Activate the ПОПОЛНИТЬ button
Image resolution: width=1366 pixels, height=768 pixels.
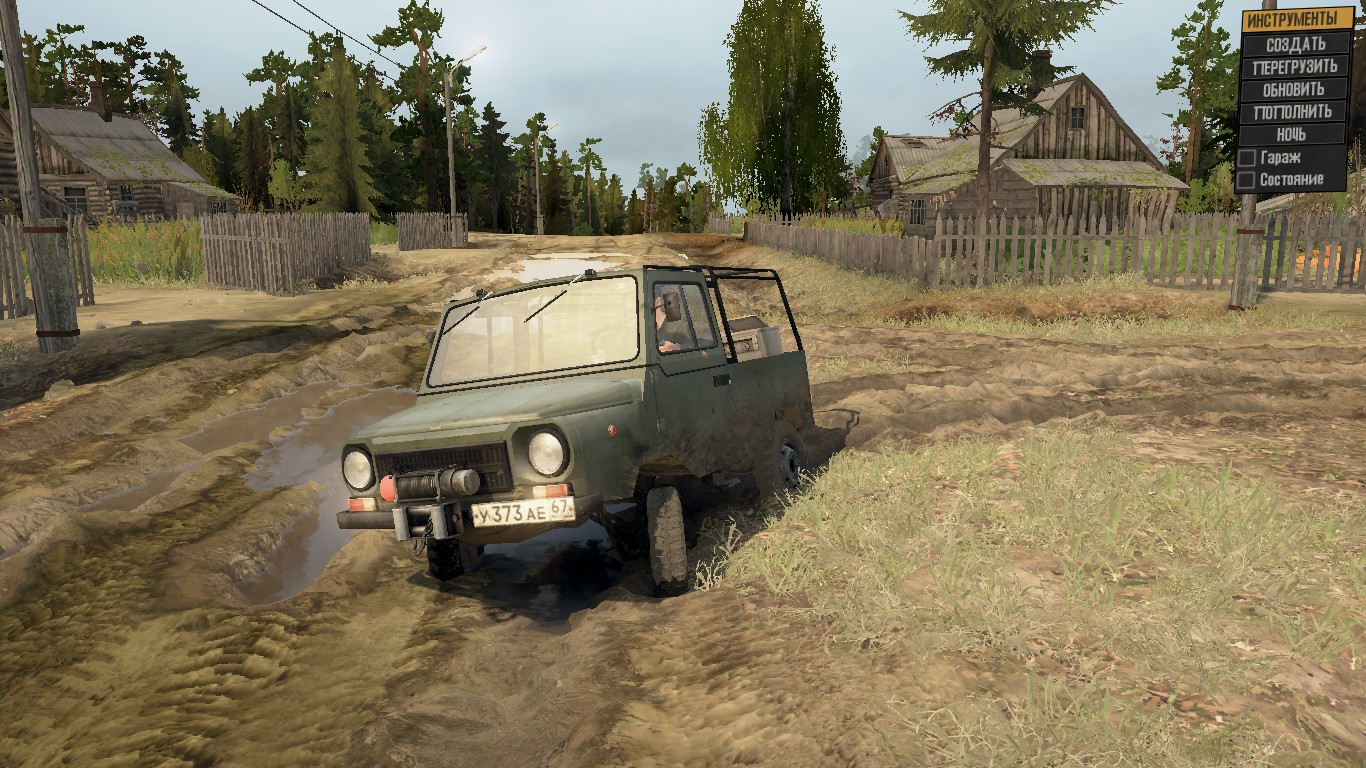(1295, 112)
